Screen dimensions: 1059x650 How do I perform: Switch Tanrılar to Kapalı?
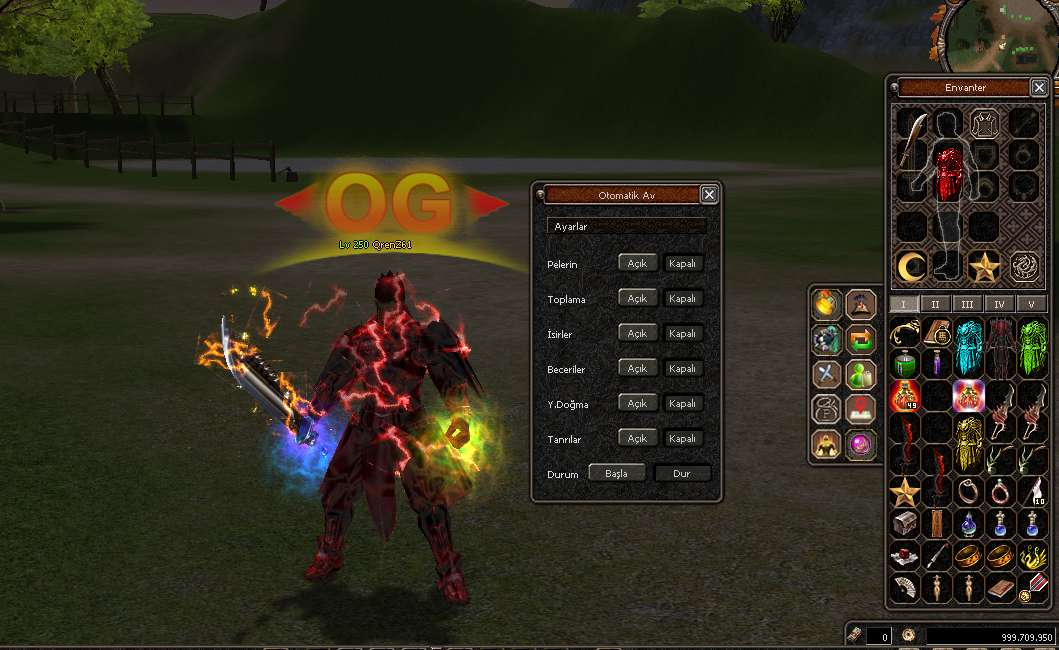tap(683, 439)
